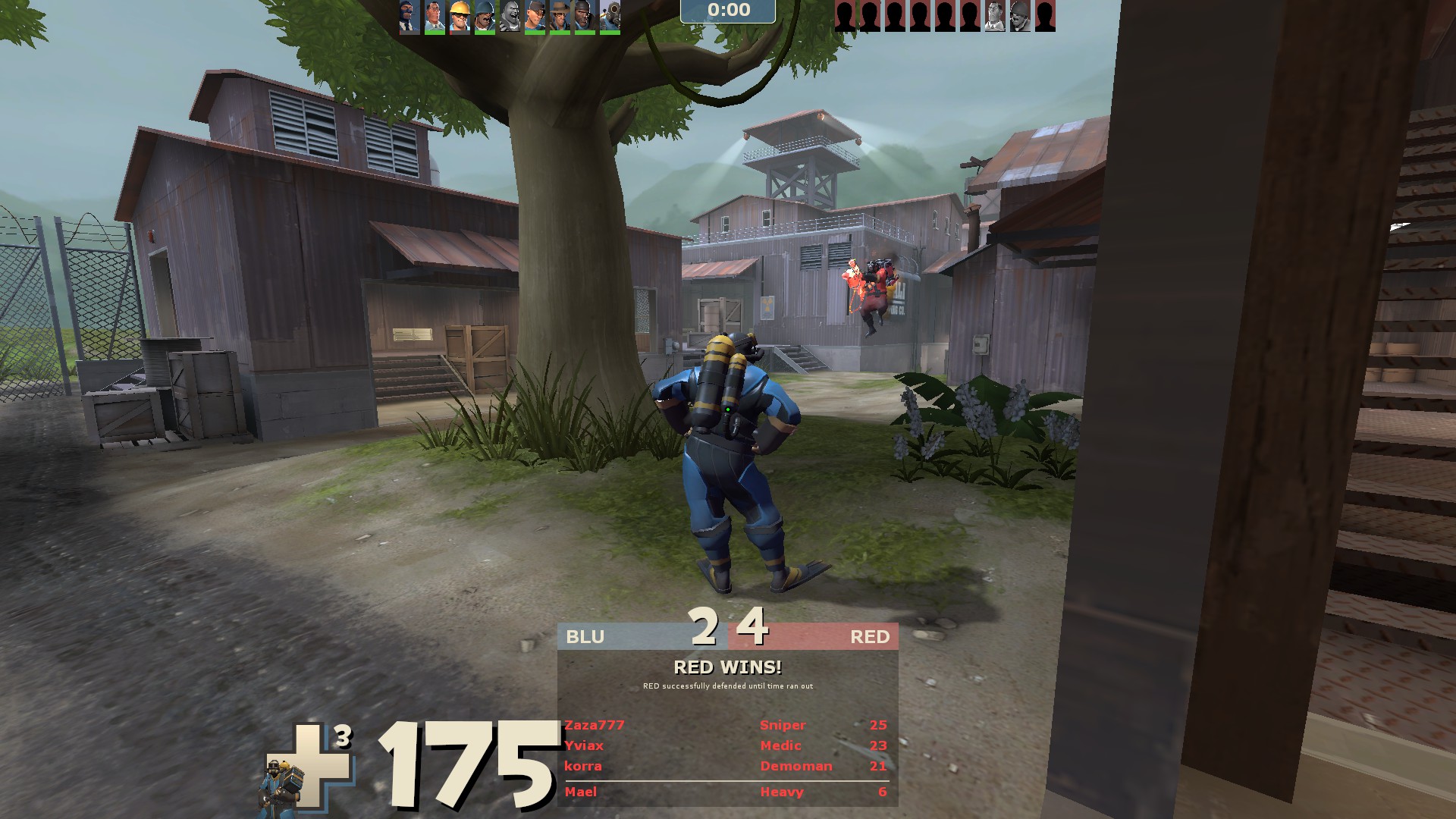Select Mael's Heavy row in the results
This screenshot has width=1456, height=819.
pyautogui.click(x=726, y=792)
